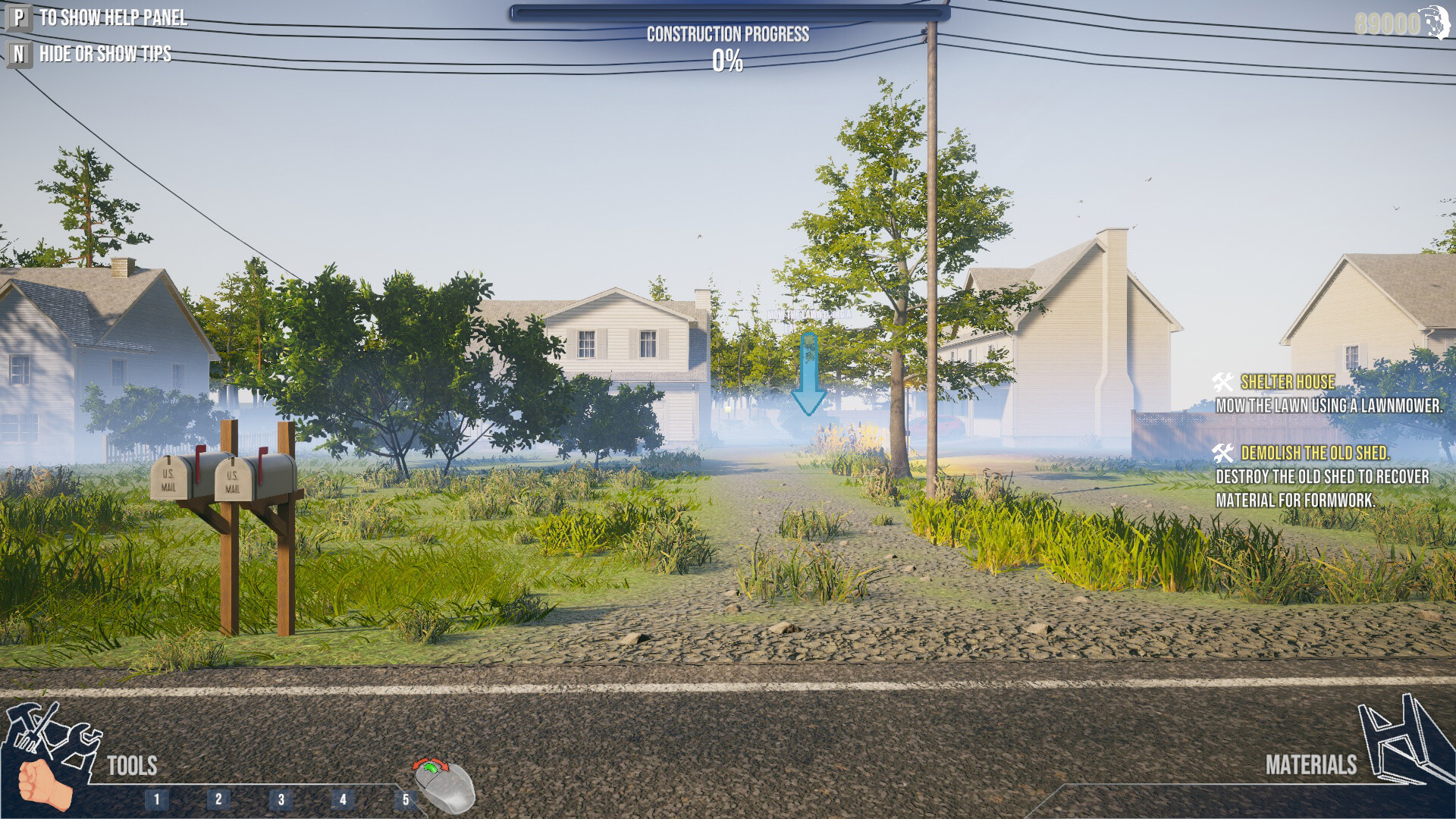Expand the Tools panel
Image resolution: width=1456 pixels, height=819 pixels.
(x=130, y=766)
